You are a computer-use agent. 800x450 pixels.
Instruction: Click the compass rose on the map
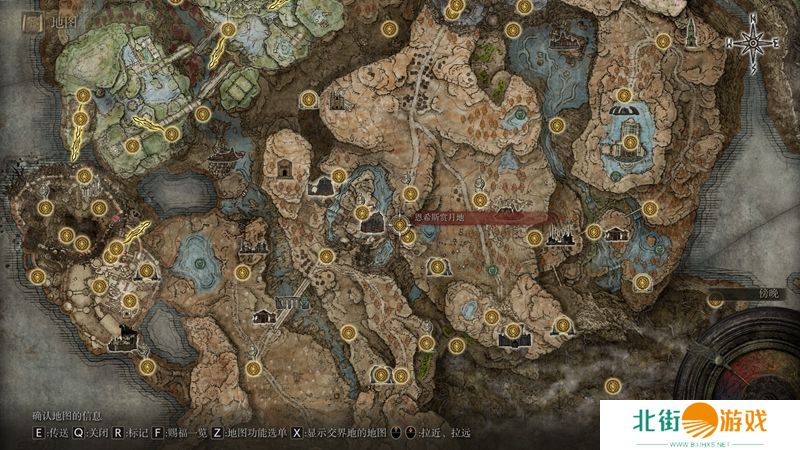pos(752,43)
